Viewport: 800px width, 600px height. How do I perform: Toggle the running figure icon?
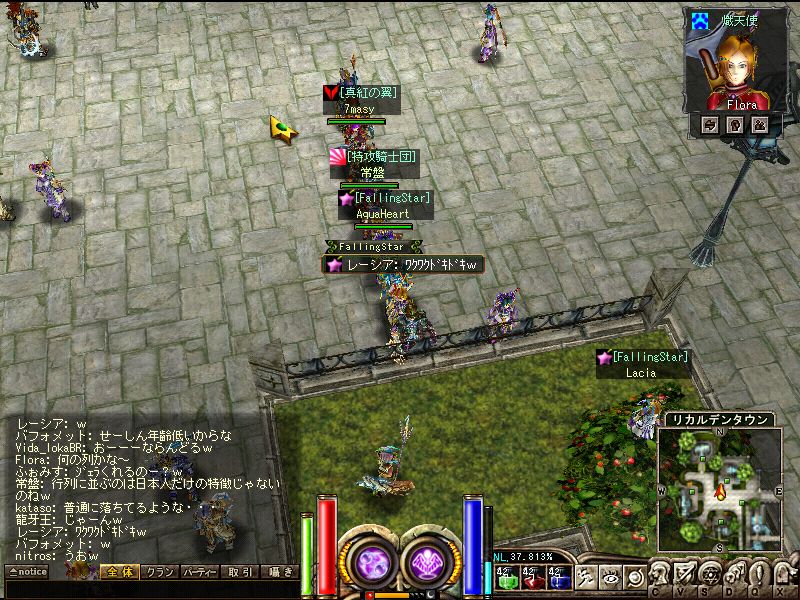click(586, 577)
